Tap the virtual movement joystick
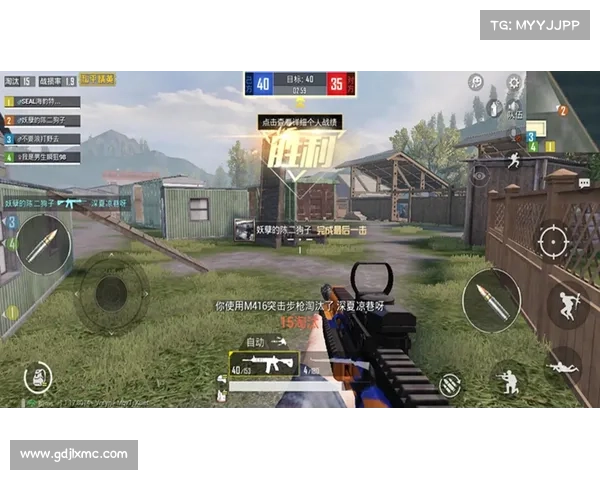Image resolution: width=600 pixels, height=480 pixels. click(111, 292)
